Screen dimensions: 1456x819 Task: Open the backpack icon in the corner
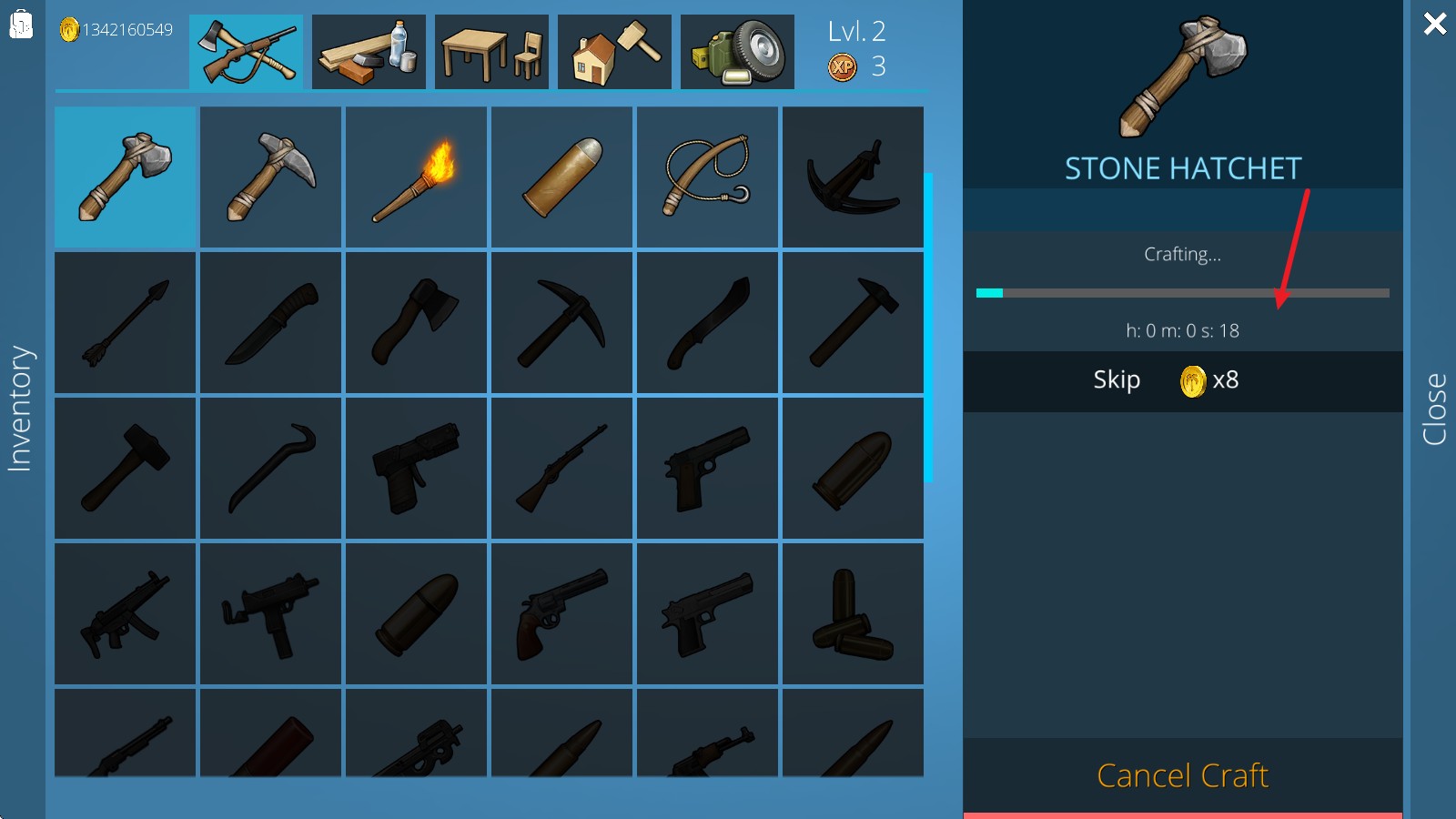[21, 25]
